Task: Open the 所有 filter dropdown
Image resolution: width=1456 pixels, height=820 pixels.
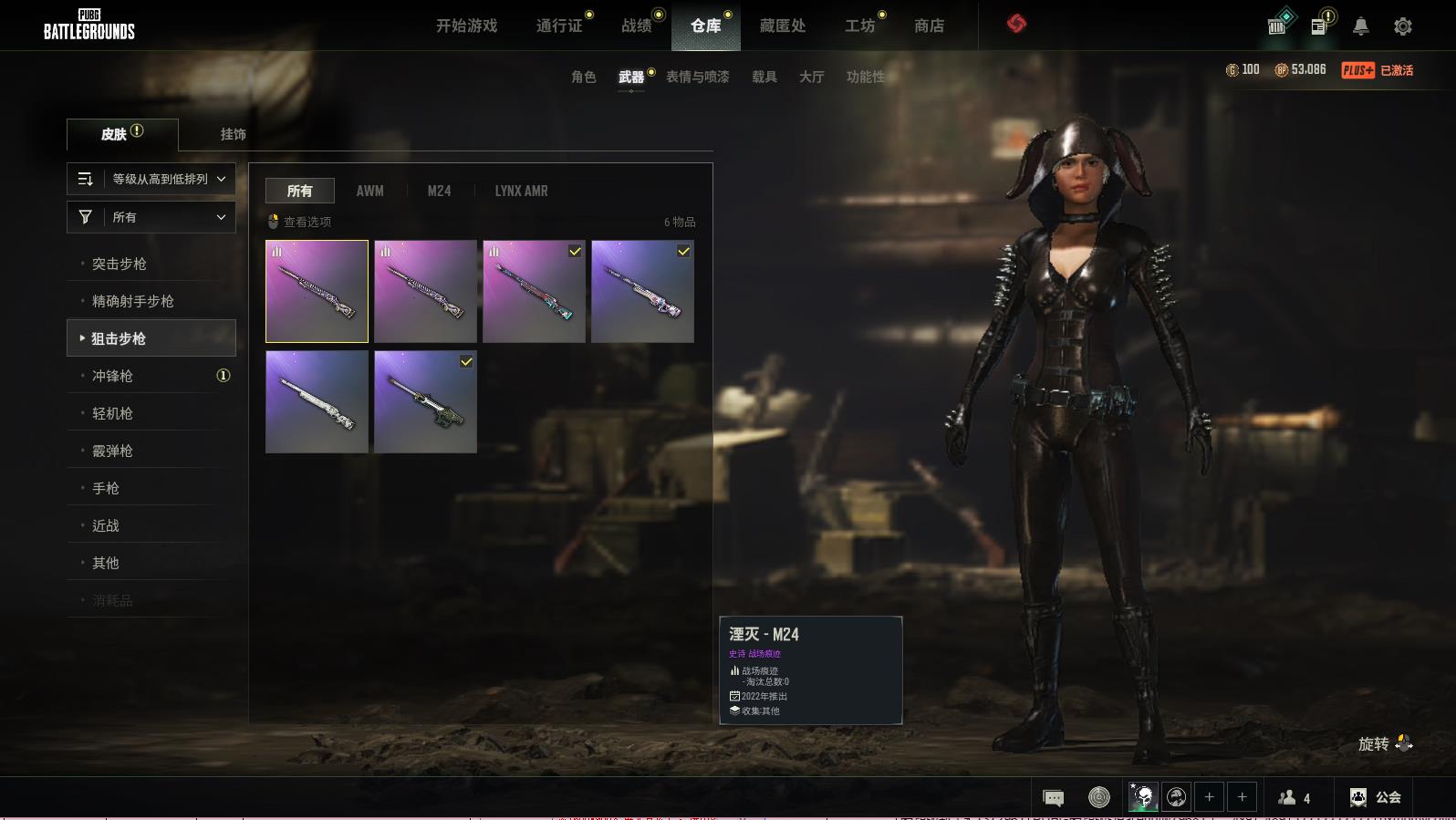Action: 151,217
